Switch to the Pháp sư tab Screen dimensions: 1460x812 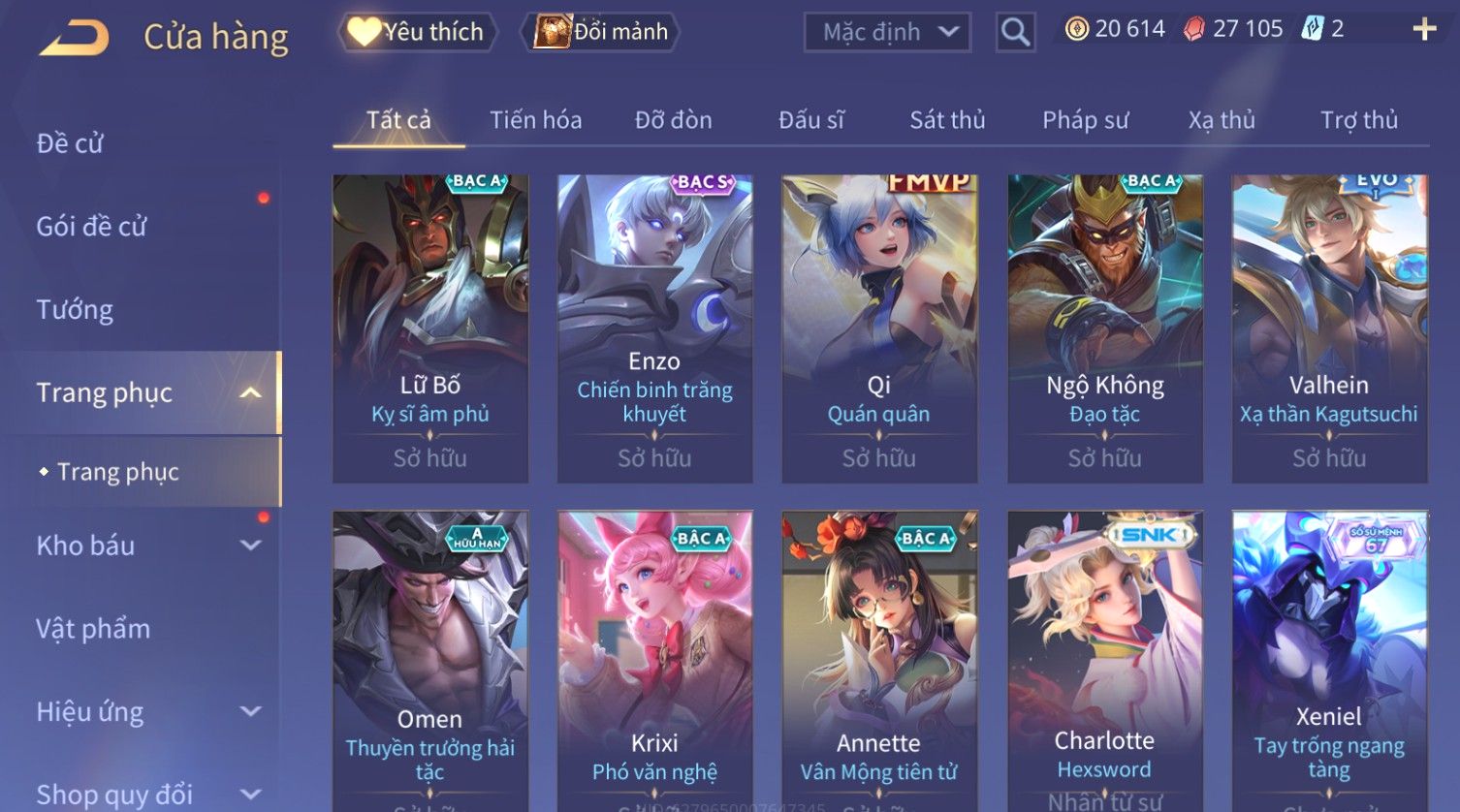click(x=1085, y=120)
